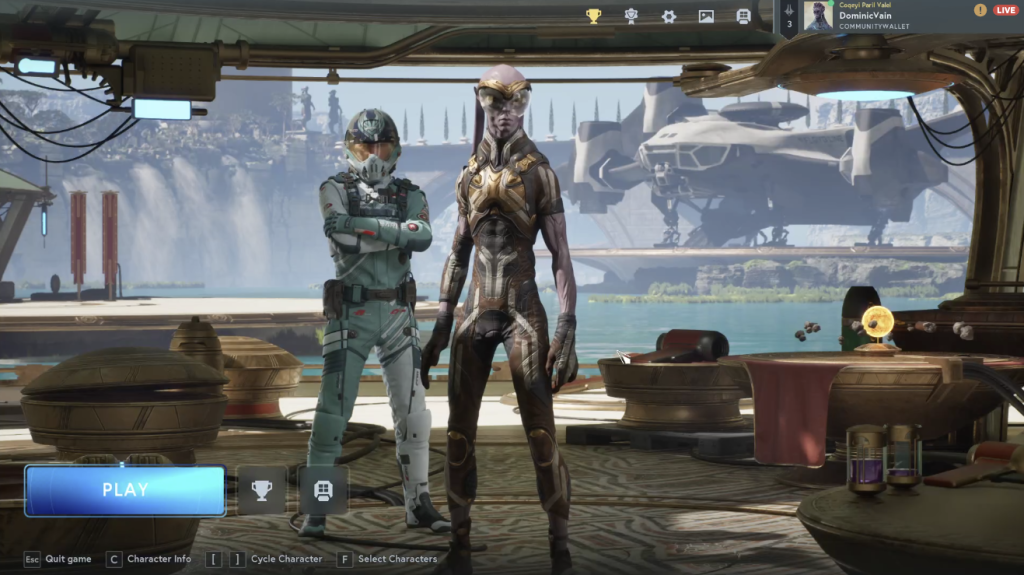This screenshot has height=575, width=1024.
Task: Open the picture gallery icon
Action: [x=706, y=16]
